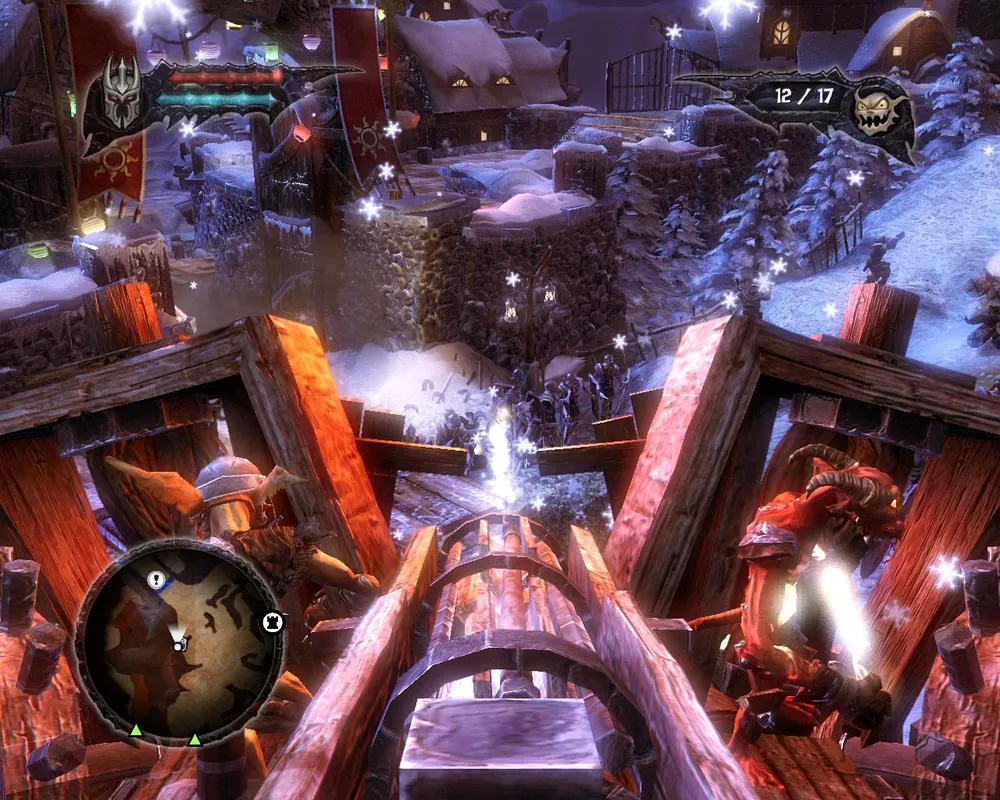Open the circular minimap
This screenshot has width=1000, height=800.
180,640
